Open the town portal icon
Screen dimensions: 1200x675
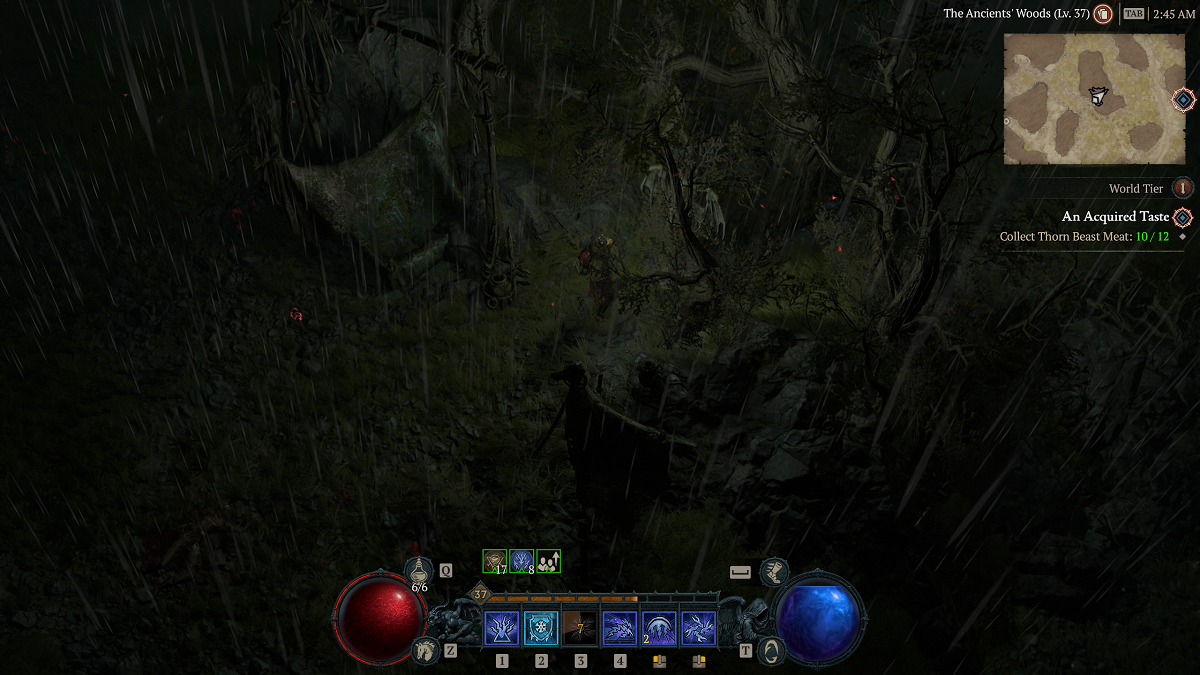(x=772, y=650)
